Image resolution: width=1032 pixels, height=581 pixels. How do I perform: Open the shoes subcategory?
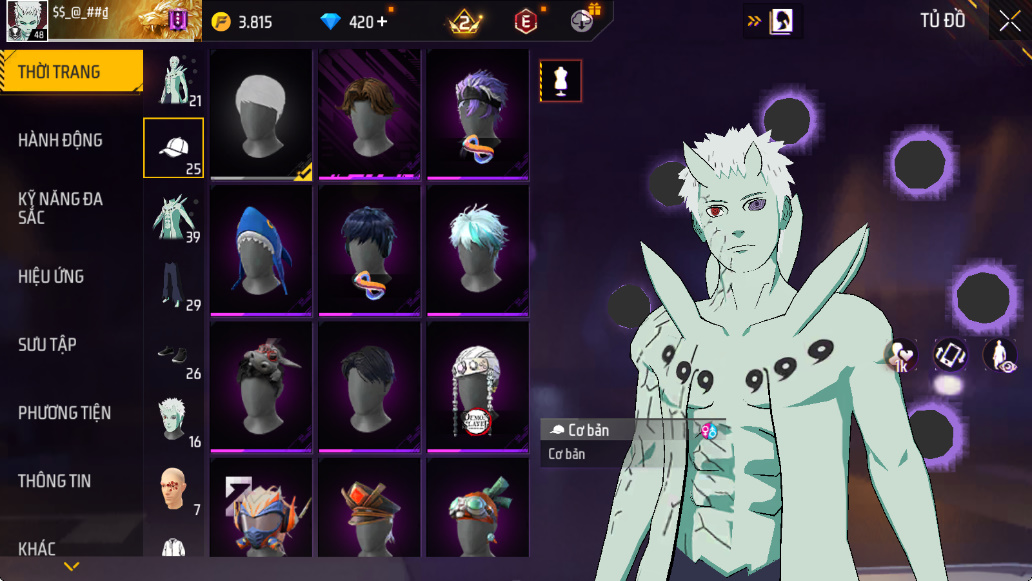(x=174, y=354)
